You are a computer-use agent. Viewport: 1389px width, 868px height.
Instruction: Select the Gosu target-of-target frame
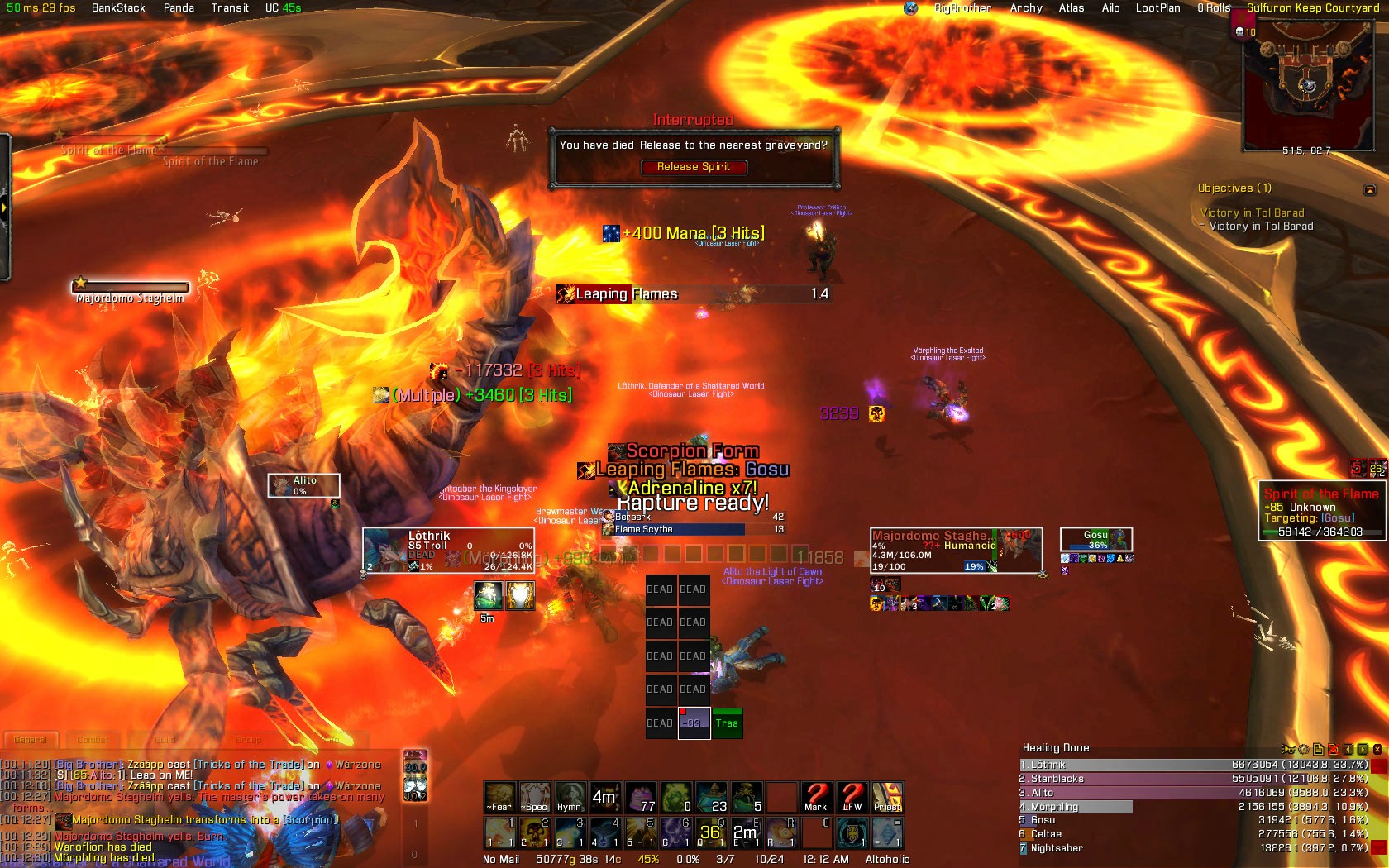pyautogui.click(x=1096, y=540)
